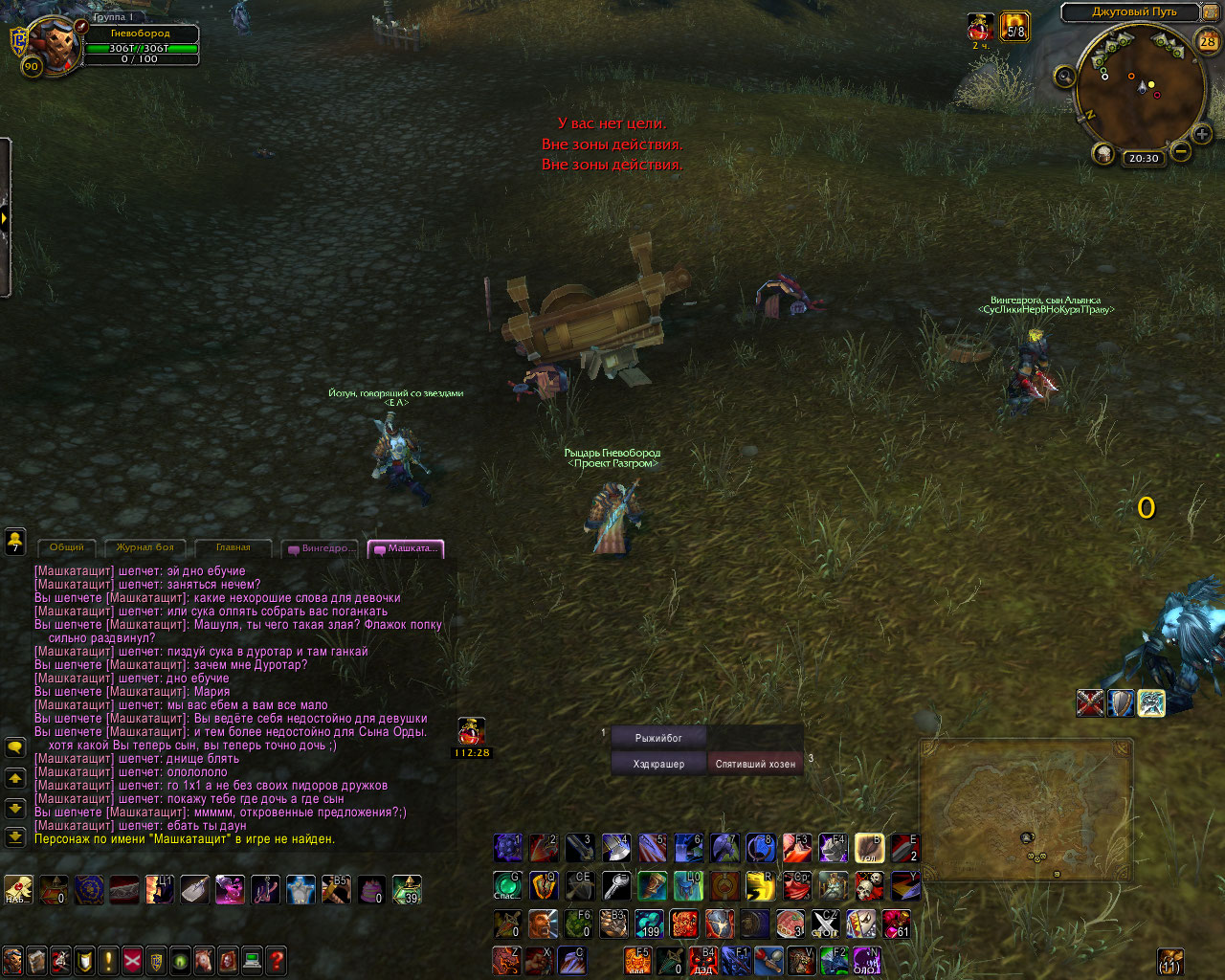1225x980 pixels.
Task: Use the red potion with 61 charges
Action: (897, 924)
